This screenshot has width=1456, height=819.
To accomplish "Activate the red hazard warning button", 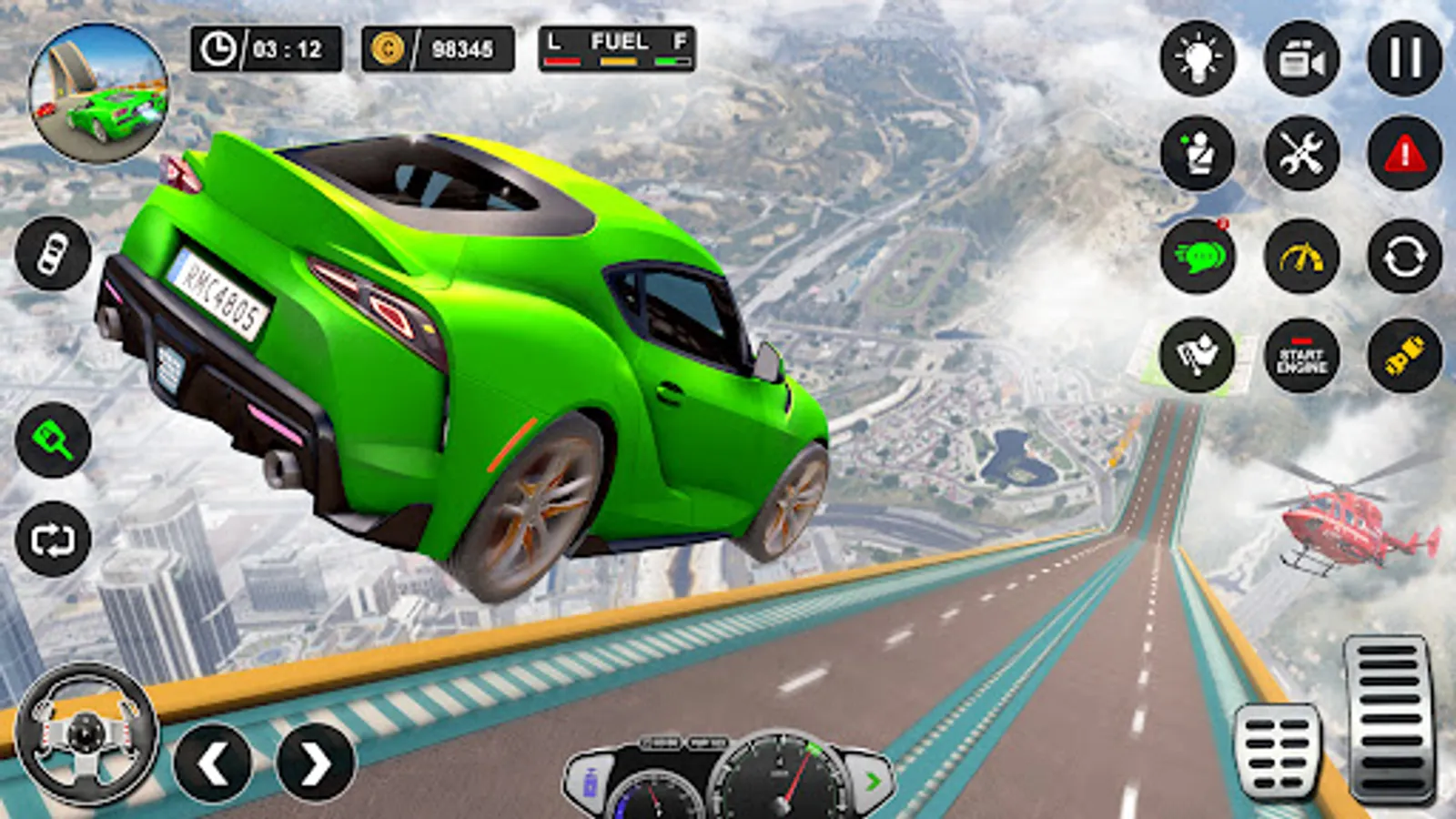I will (x=1404, y=153).
